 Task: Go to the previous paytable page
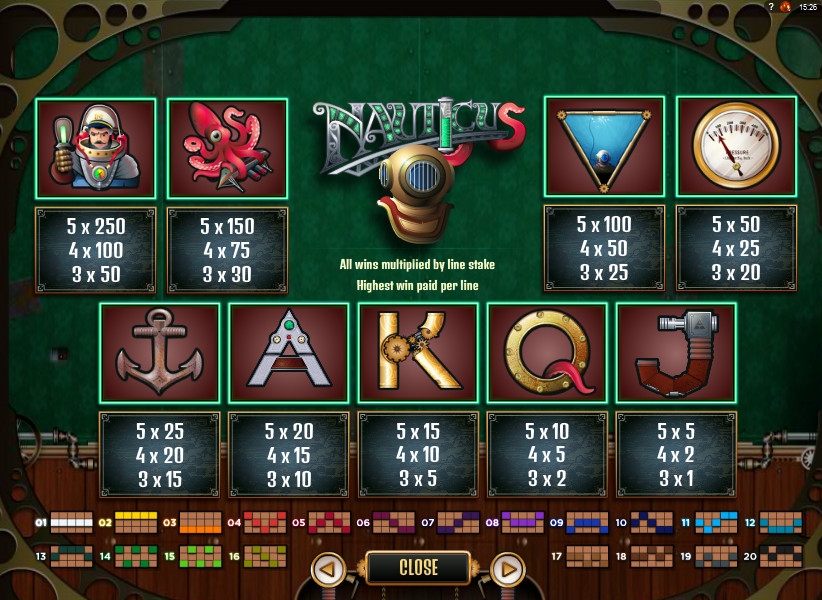(328, 568)
